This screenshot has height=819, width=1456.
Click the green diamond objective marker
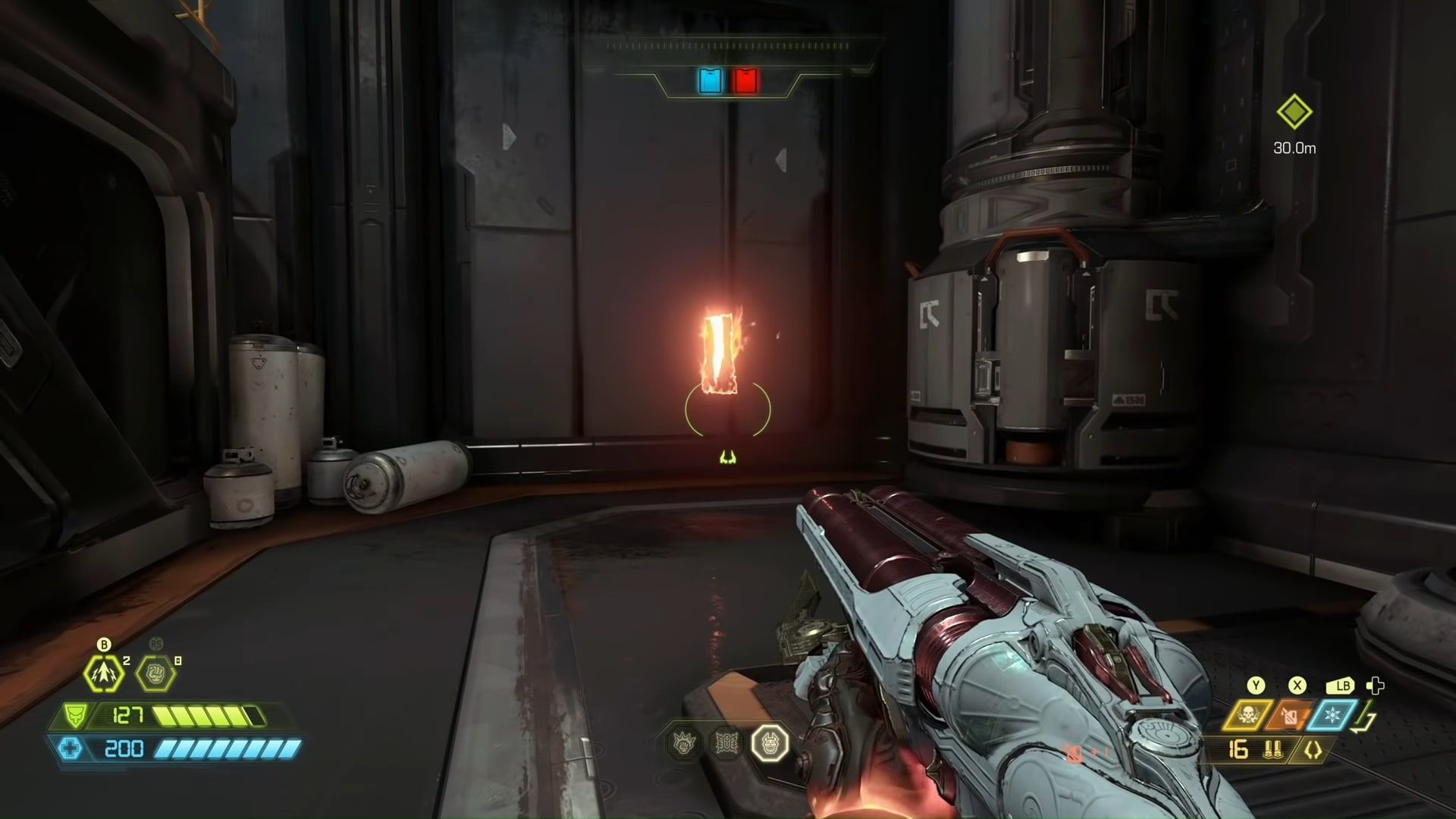tap(1294, 112)
